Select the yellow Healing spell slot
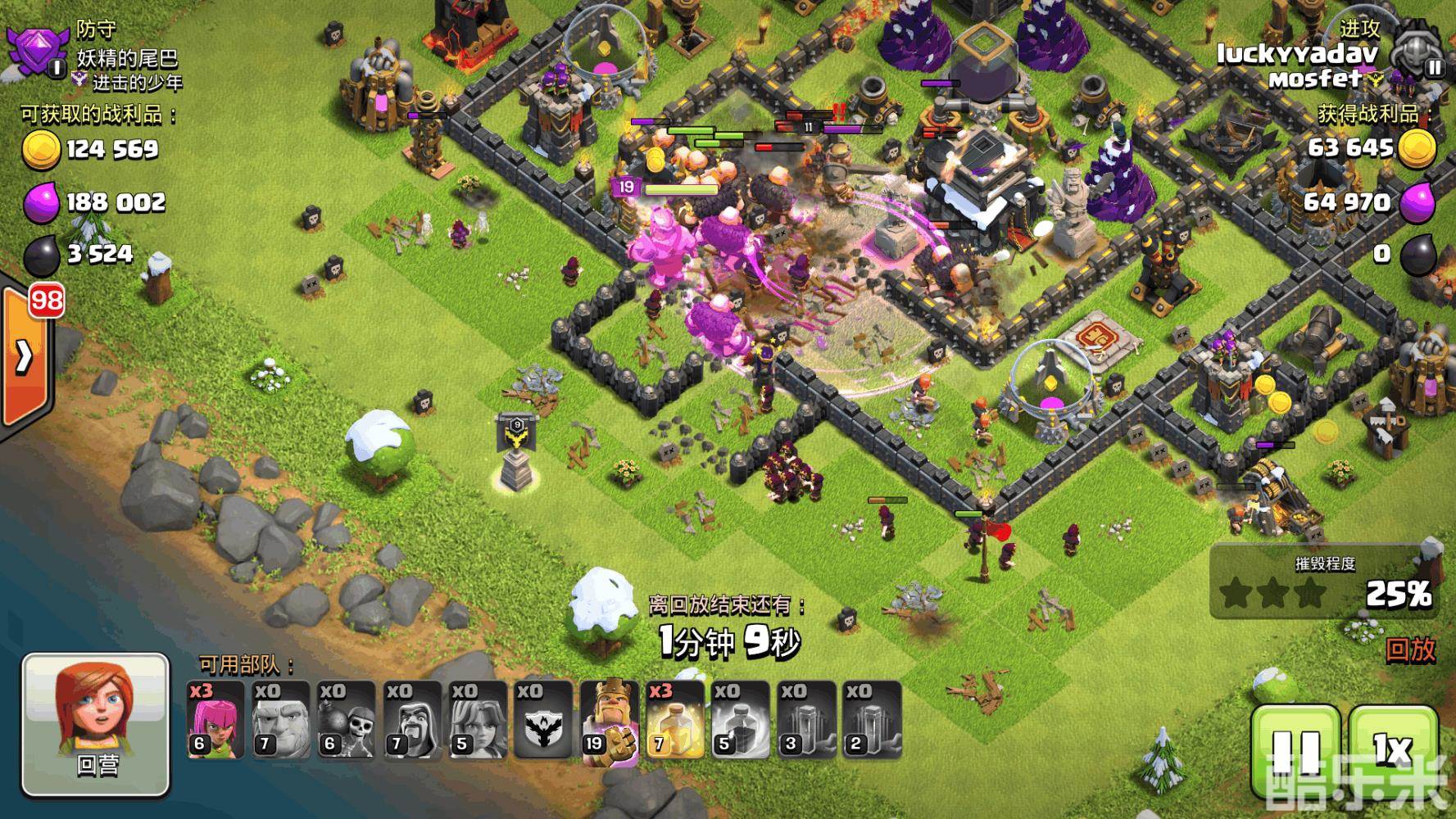Viewport: 1456px width, 819px height. (x=674, y=719)
